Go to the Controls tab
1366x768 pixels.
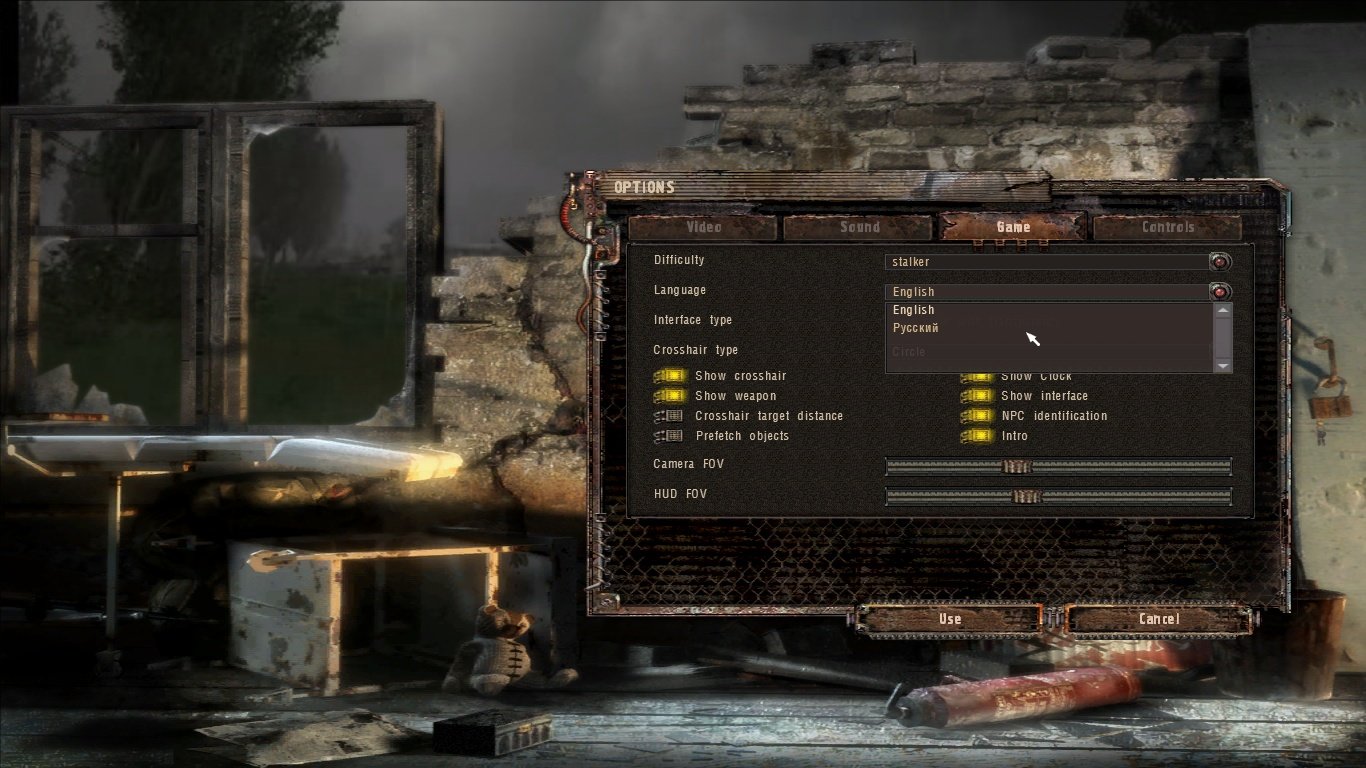click(1167, 227)
